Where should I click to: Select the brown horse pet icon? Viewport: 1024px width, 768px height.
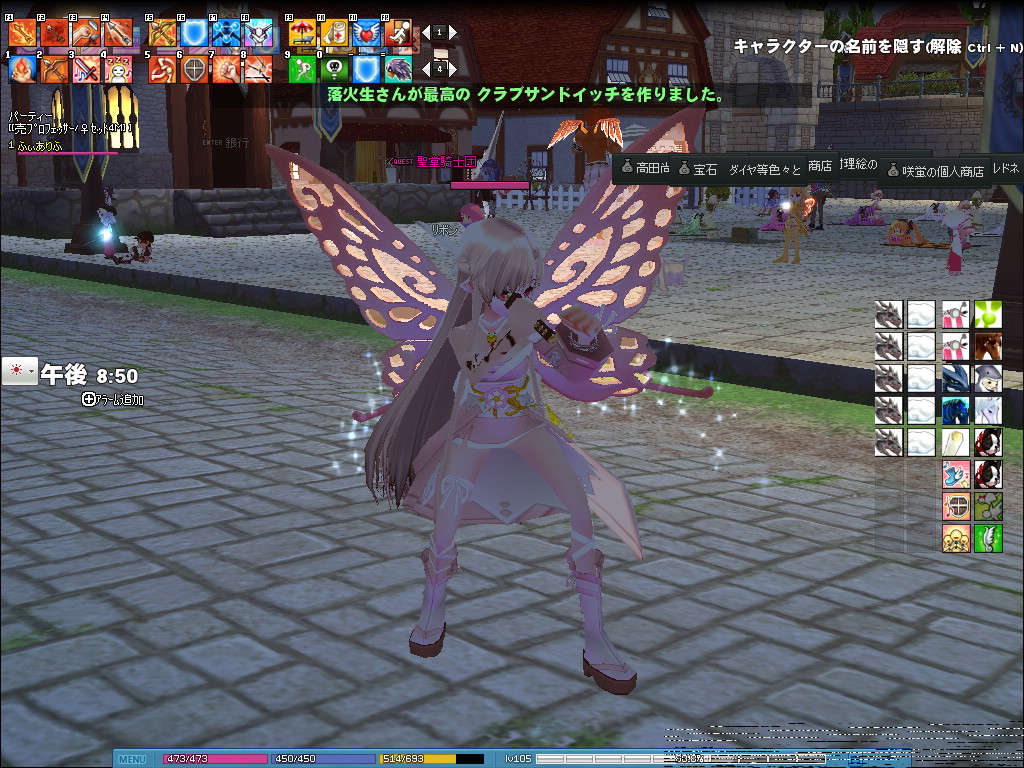tap(988, 347)
